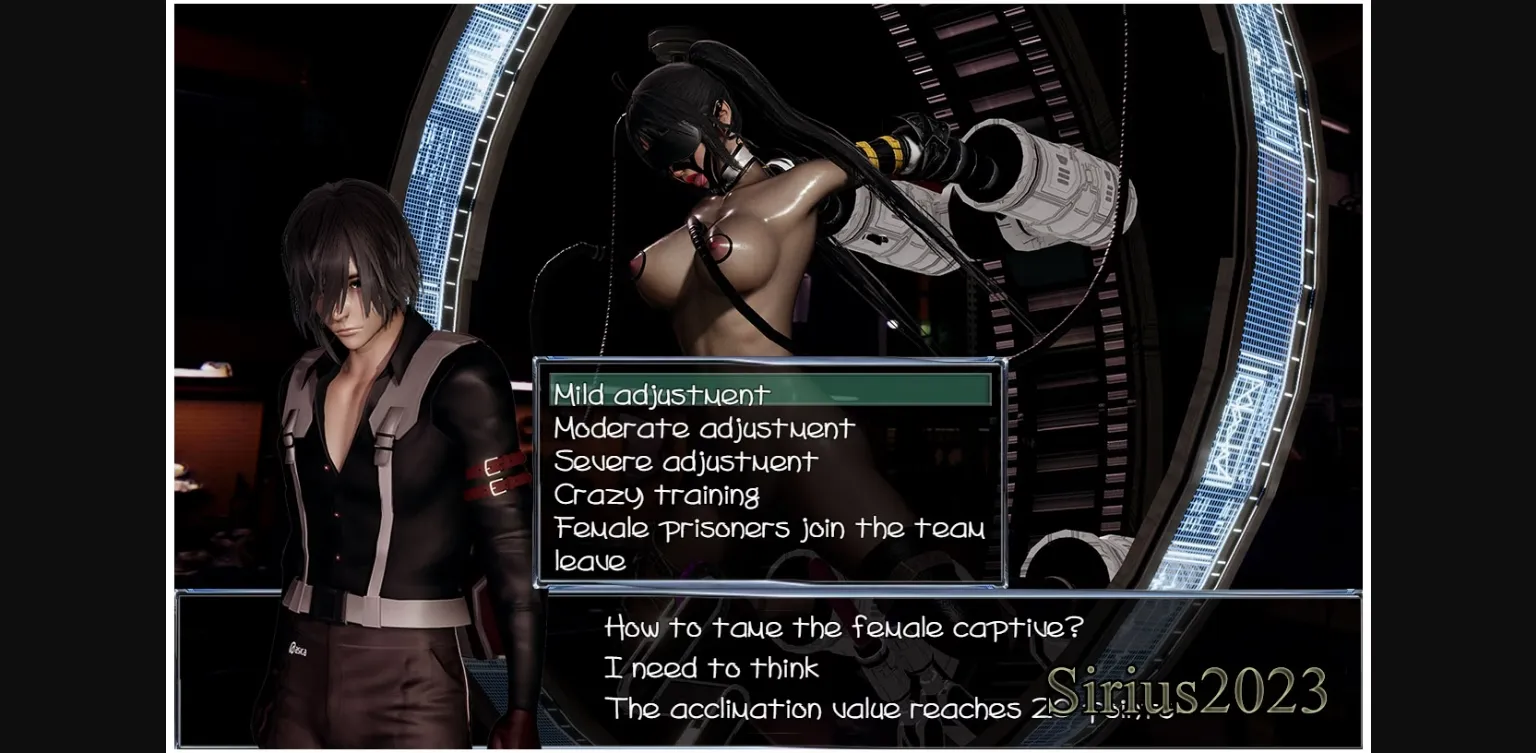
Task: Choose Female prisoners join the team
Action: click(x=769, y=528)
